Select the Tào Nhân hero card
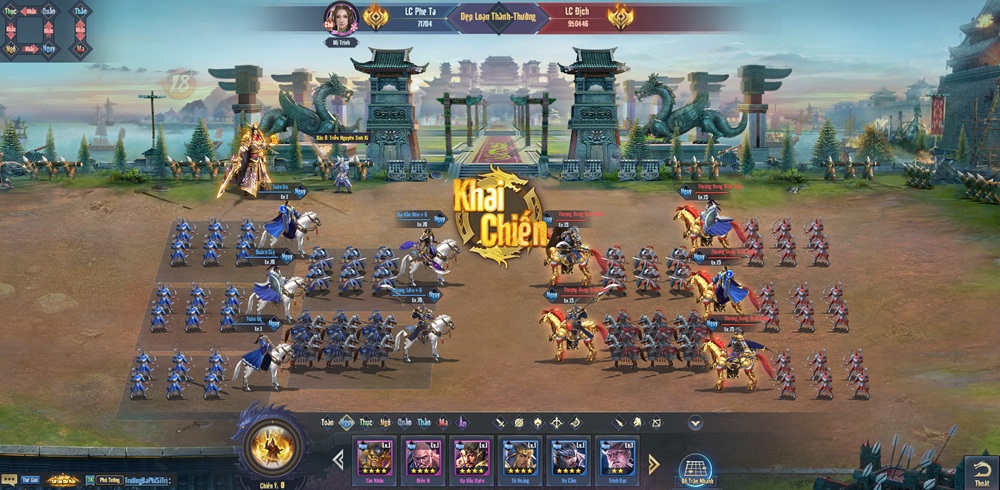Screen dimensions: 1000x490 374,459
